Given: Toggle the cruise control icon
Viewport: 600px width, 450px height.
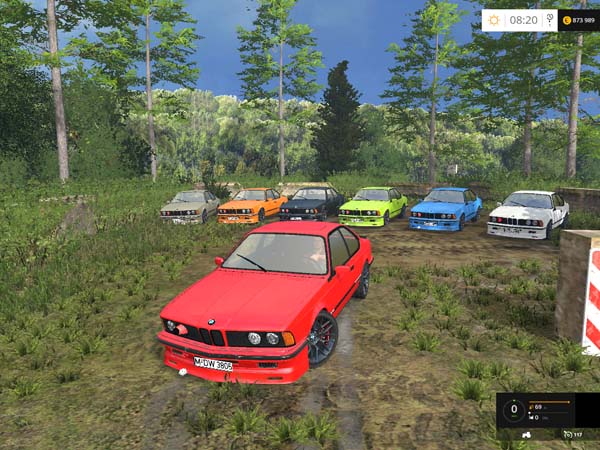Looking at the screenshot, I should pyautogui.click(x=566, y=435).
